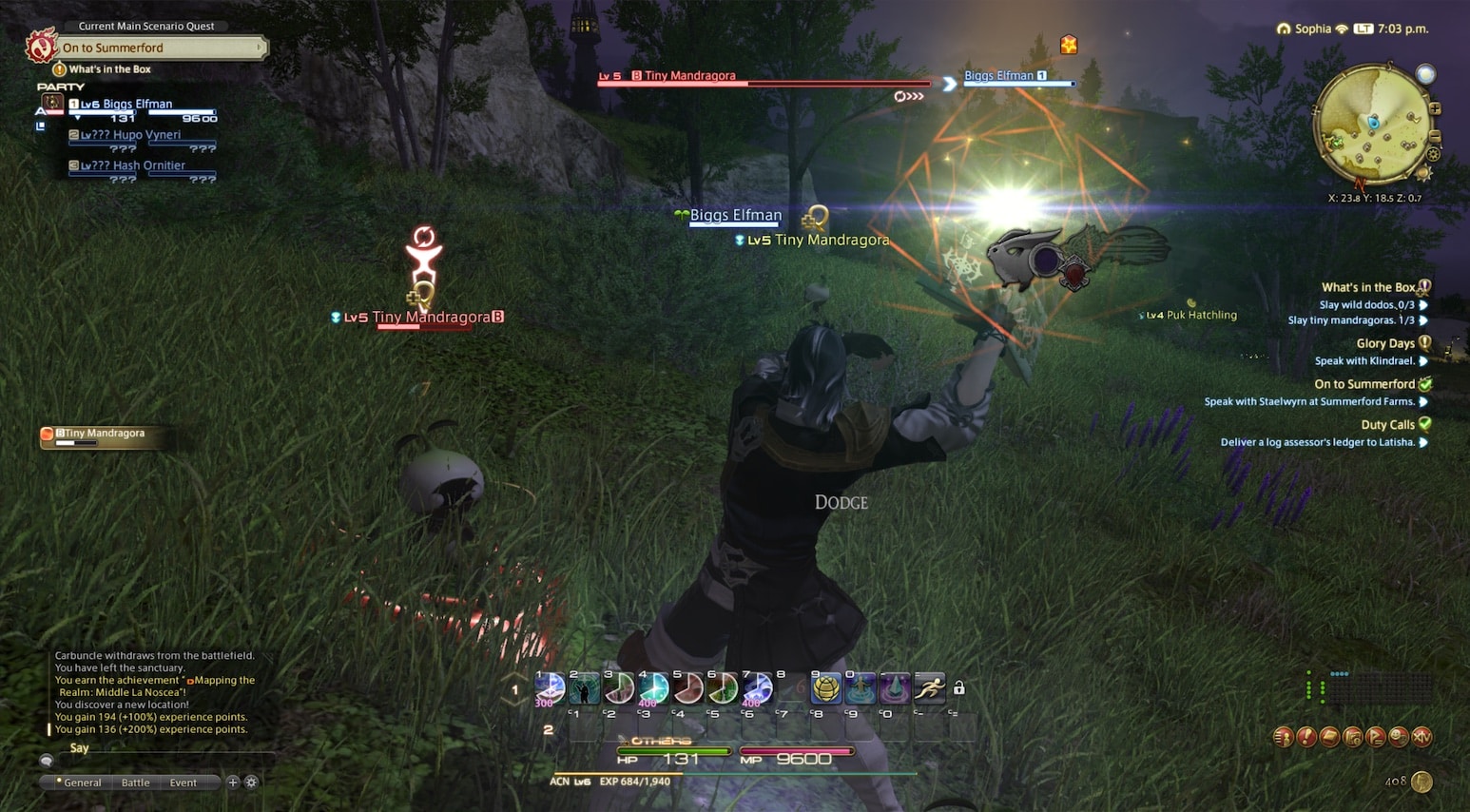
Task: Open the social smiley-face menu icon
Action: click(x=1398, y=737)
